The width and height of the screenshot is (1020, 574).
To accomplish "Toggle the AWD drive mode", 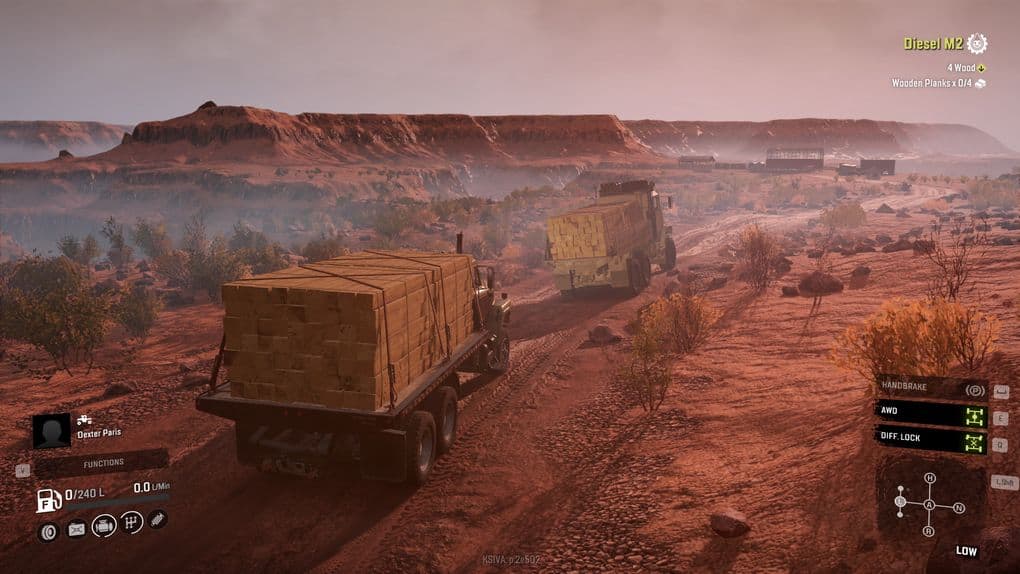I will 931,414.
